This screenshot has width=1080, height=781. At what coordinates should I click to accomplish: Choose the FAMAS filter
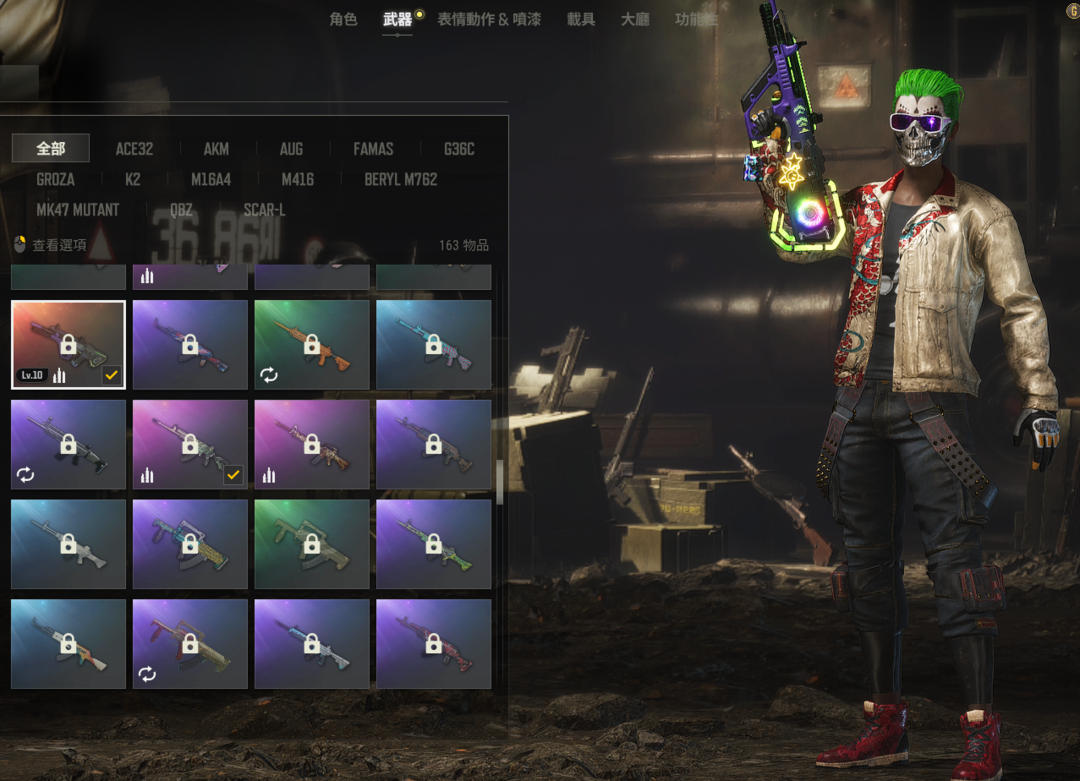(373, 149)
